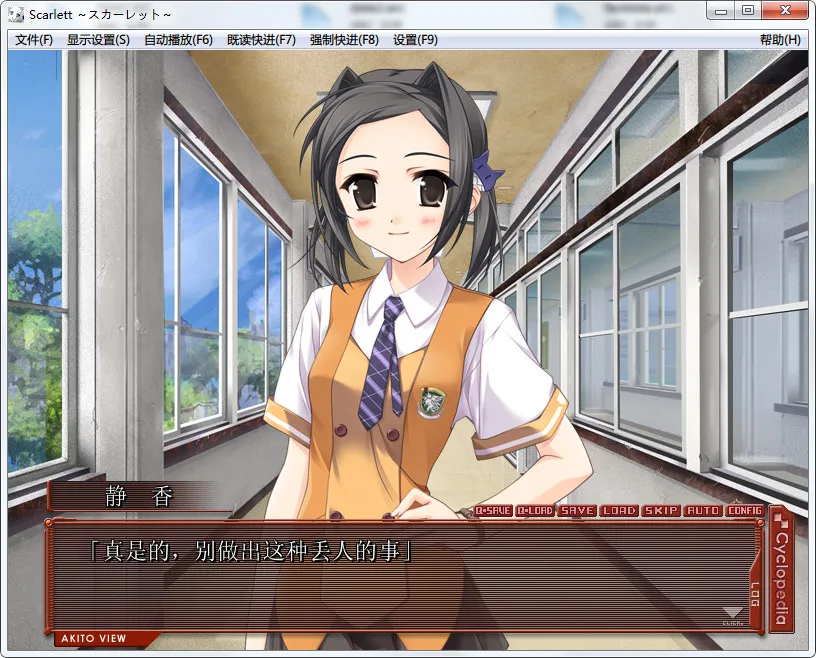Activate 强制快进(F8) in the menu bar
816x658 pixels.
pos(344,40)
